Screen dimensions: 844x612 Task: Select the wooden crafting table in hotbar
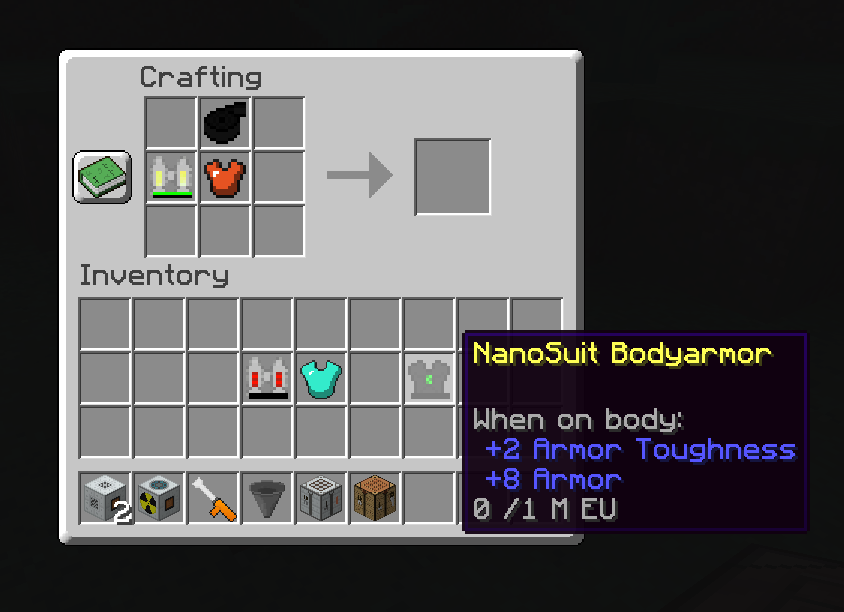coord(376,497)
